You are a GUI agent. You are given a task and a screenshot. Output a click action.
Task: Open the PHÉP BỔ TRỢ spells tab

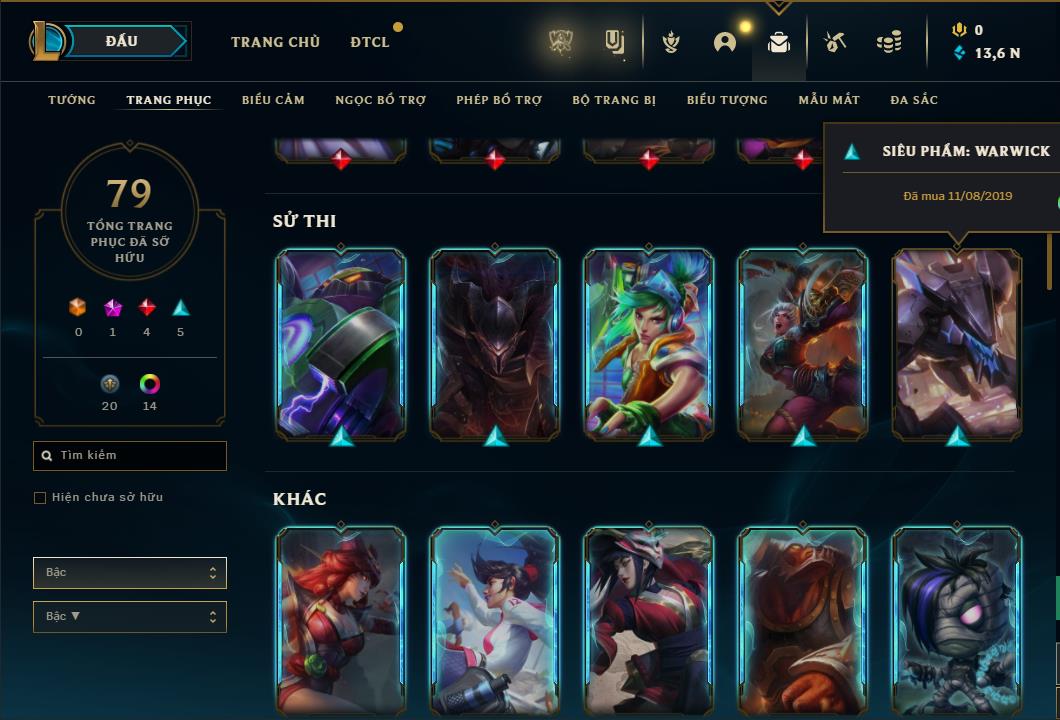(499, 100)
